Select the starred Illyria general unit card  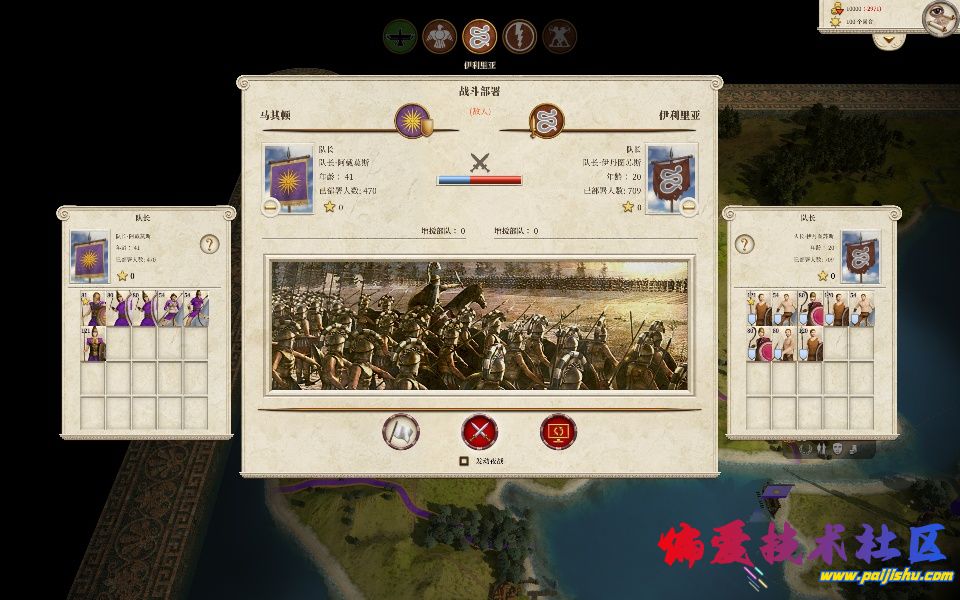point(757,309)
